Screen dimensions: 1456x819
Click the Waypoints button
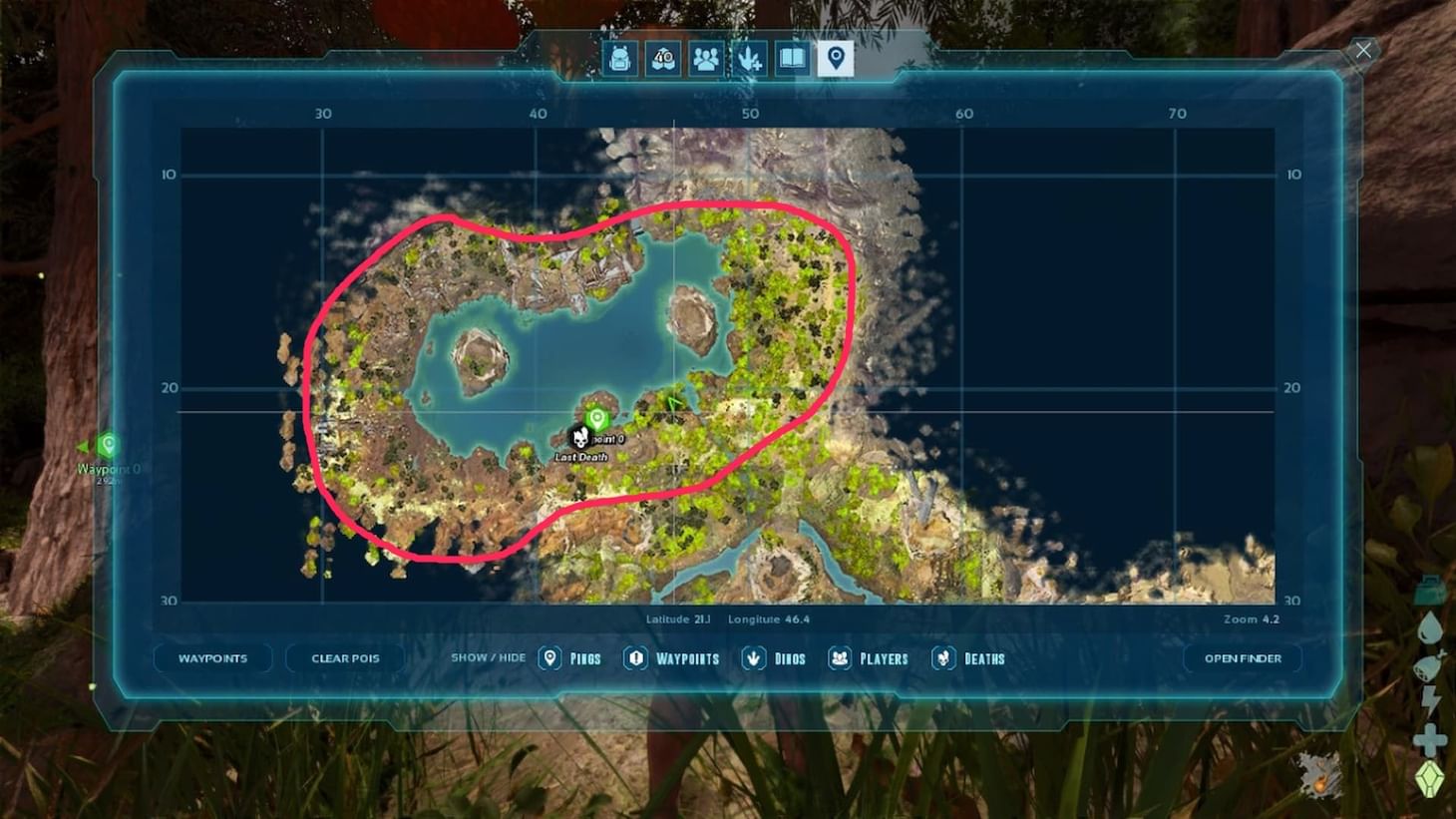coord(214,658)
